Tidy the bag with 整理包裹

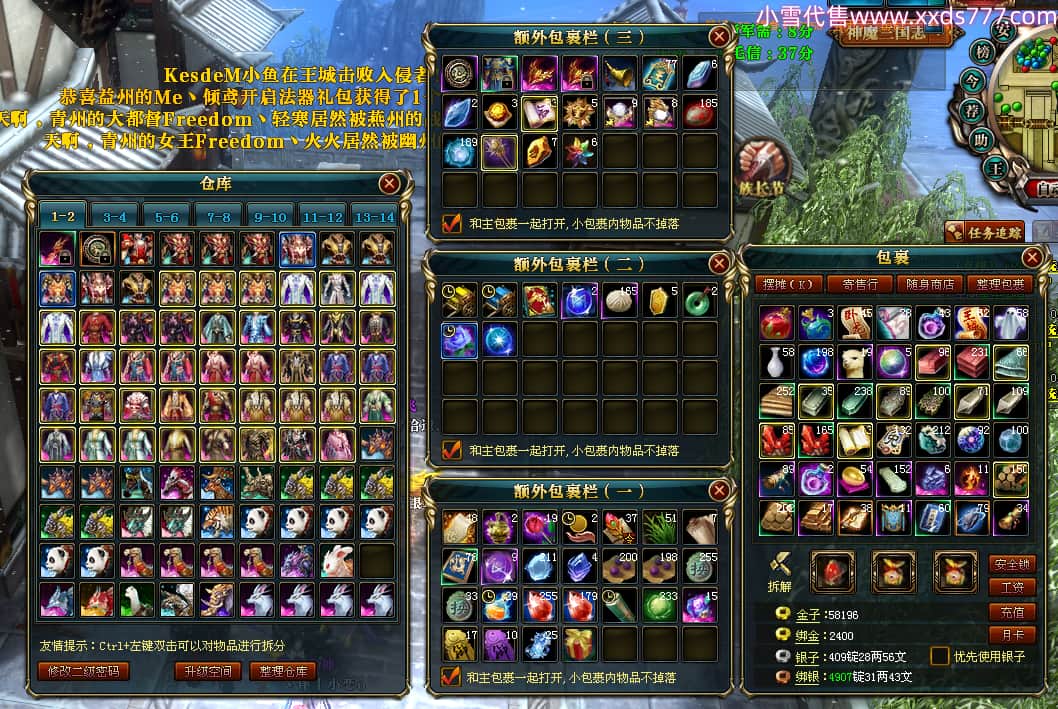pyautogui.click(x=1001, y=284)
